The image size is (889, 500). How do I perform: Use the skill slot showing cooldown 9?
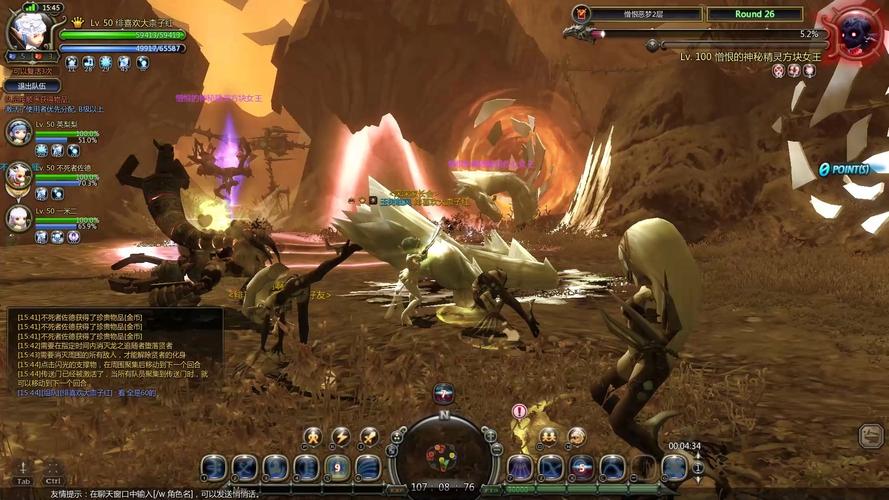[337, 467]
